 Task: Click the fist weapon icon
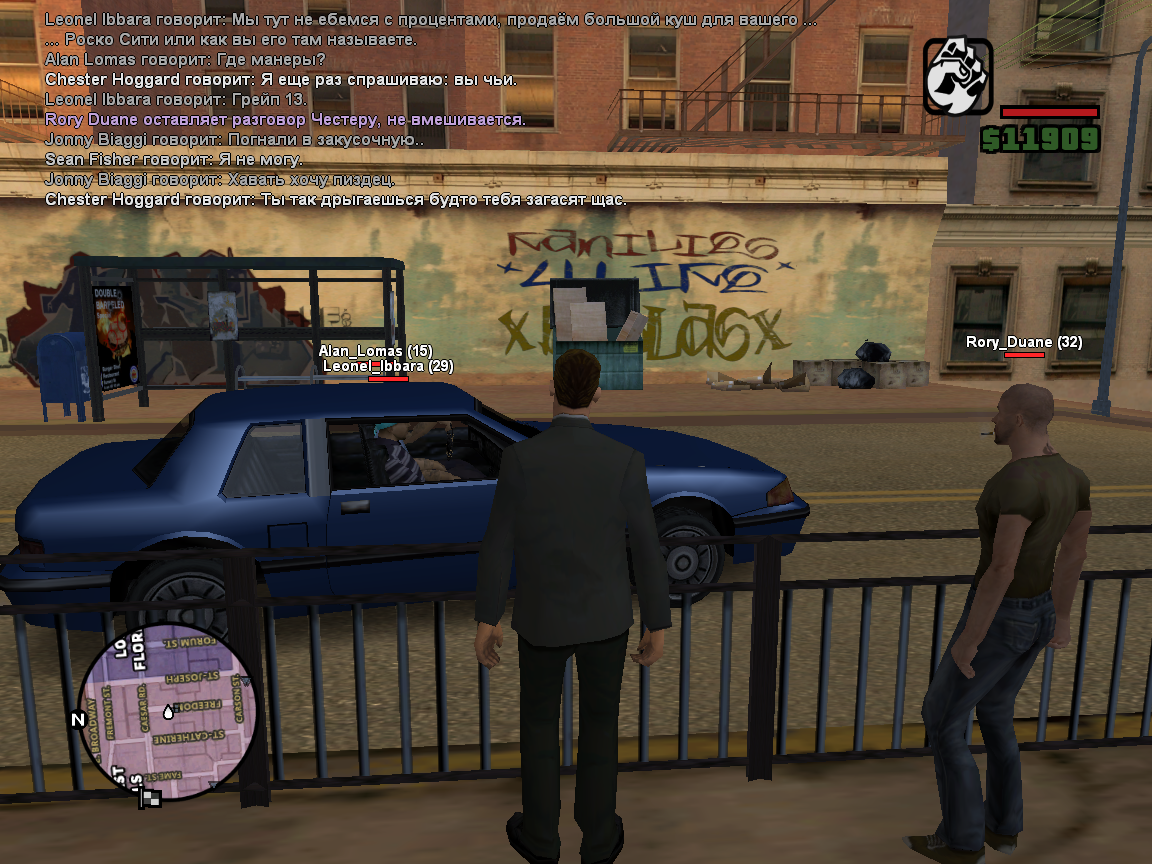coord(957,76)
